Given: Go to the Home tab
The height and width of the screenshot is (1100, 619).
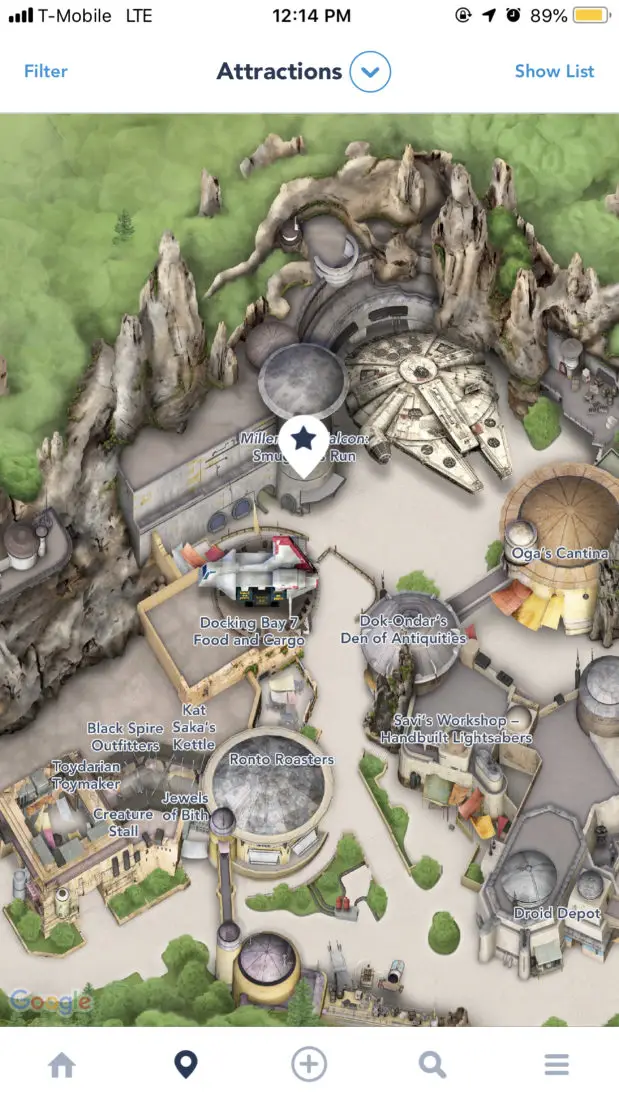Looking at the screenshot, I should coord(62,1065).
